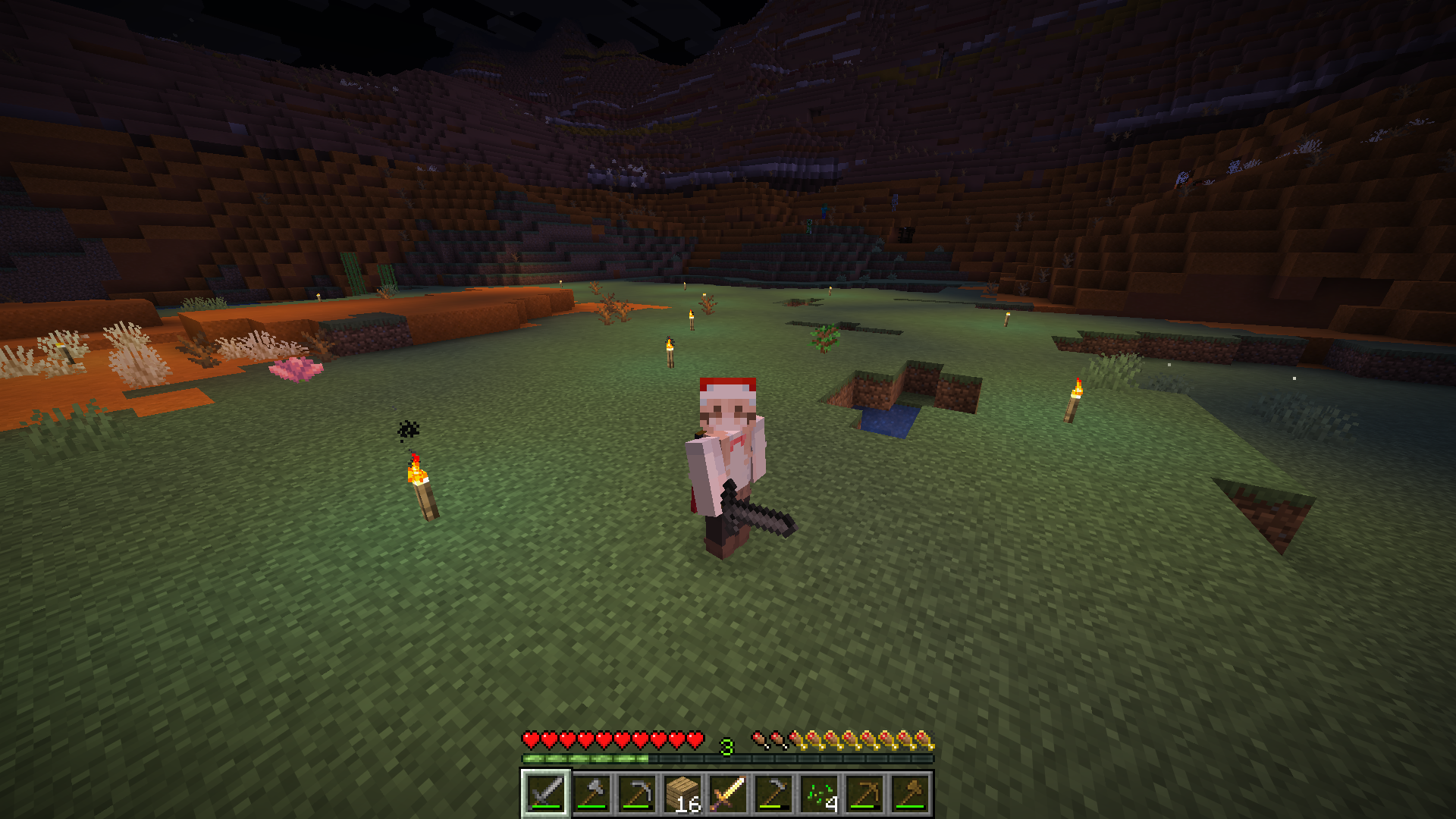Select the wheat seeds stack
The image size is (1456, 819).
pyautogui.click(x=818, y=794)
